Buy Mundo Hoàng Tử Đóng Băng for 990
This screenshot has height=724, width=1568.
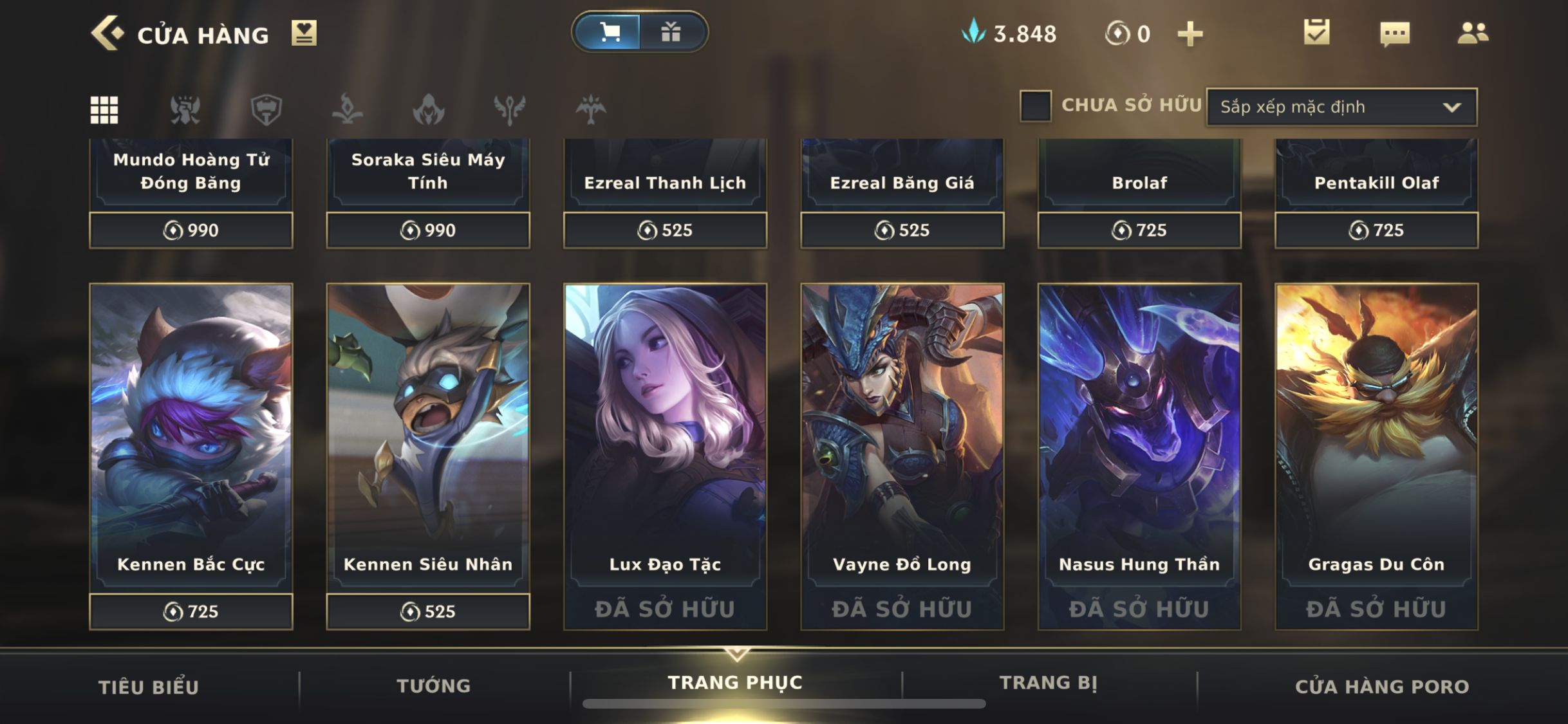[x=191, y=230]
